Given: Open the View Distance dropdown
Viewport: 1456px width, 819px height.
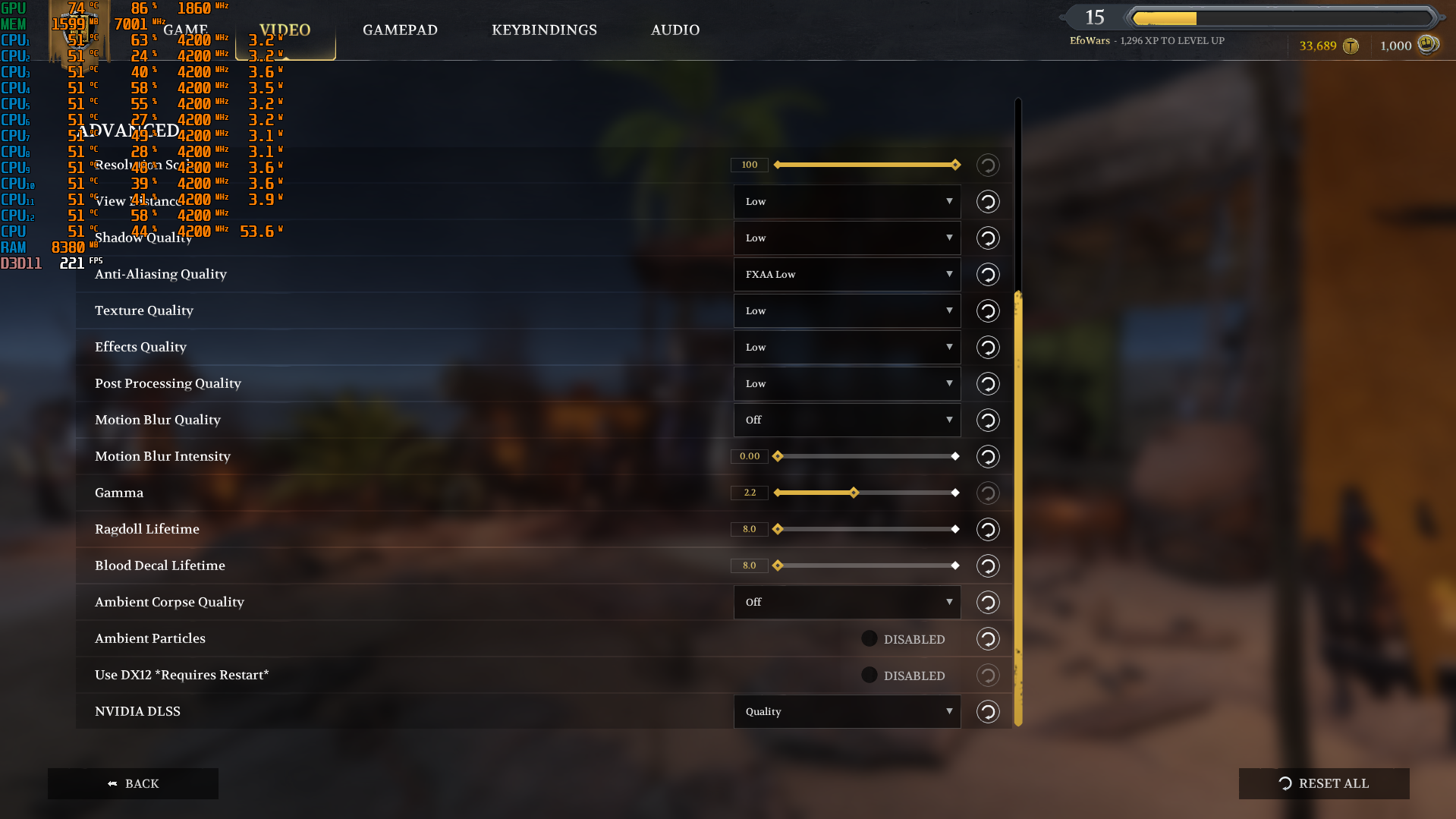Looking at the screenshot, I should [847, 202].
